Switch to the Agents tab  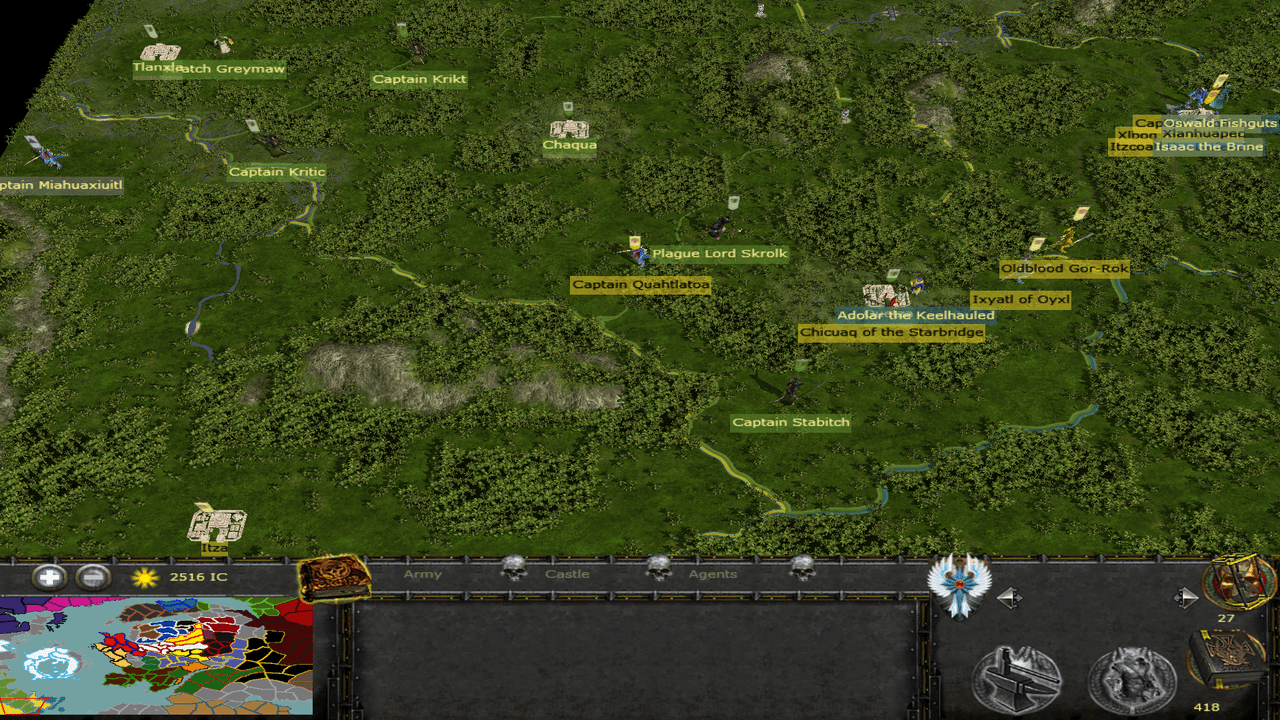tap(712, 574)
